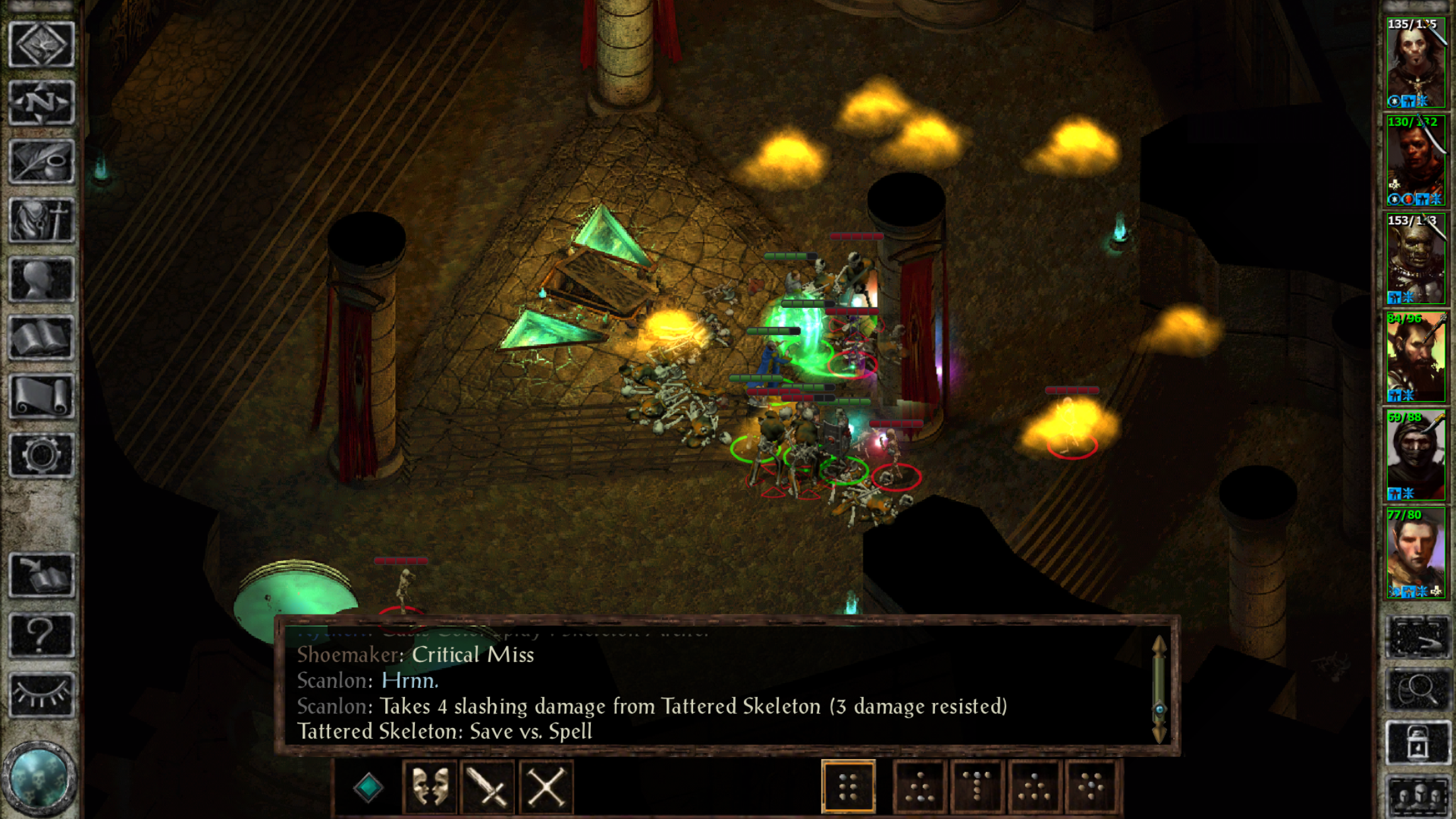The width and height of the screenshot is (1456, 819).
Task: Click the magnifying glass button
Action: click(x=1418, y=690)
